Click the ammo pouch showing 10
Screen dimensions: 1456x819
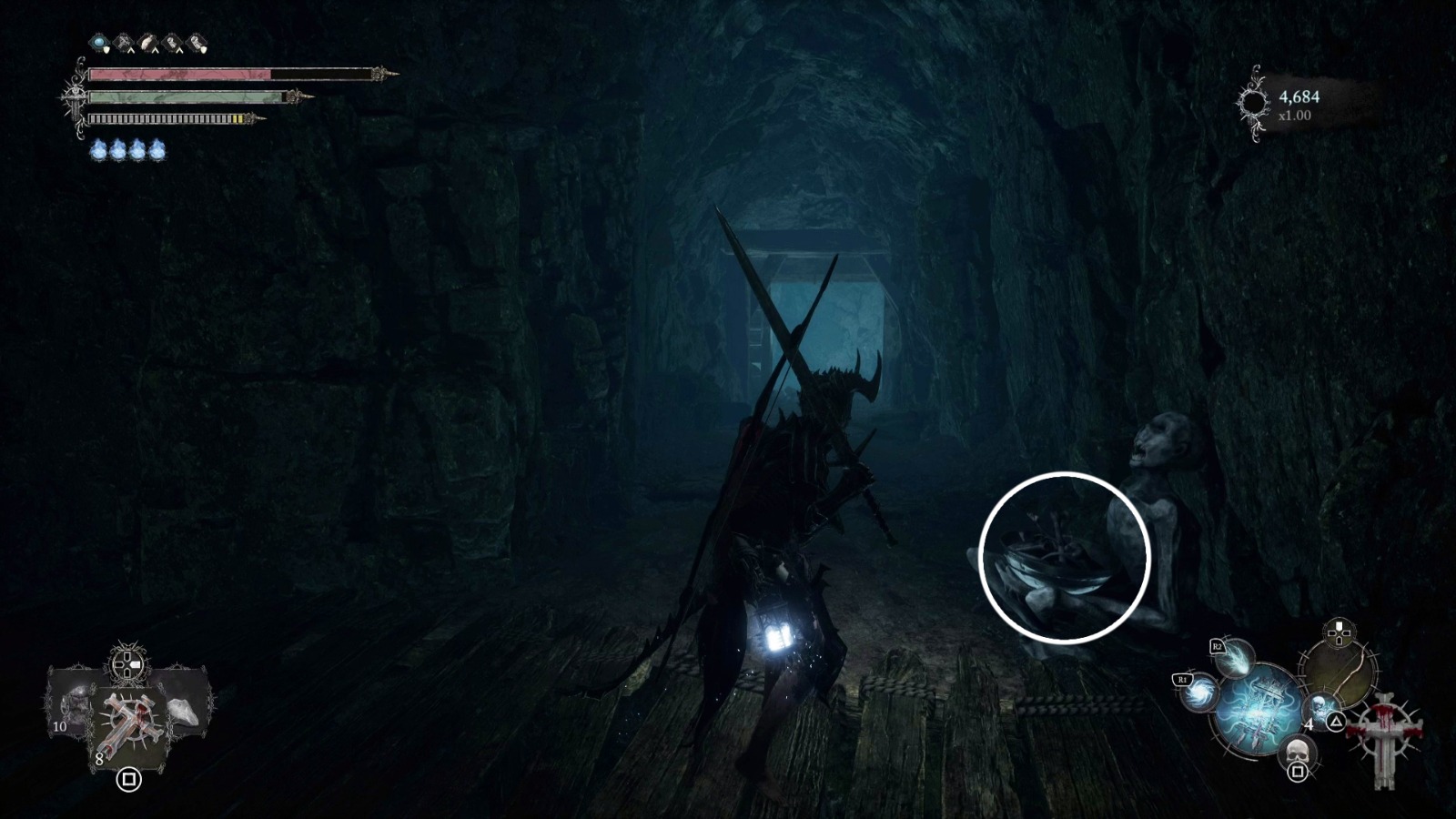(x=74, y=708)
